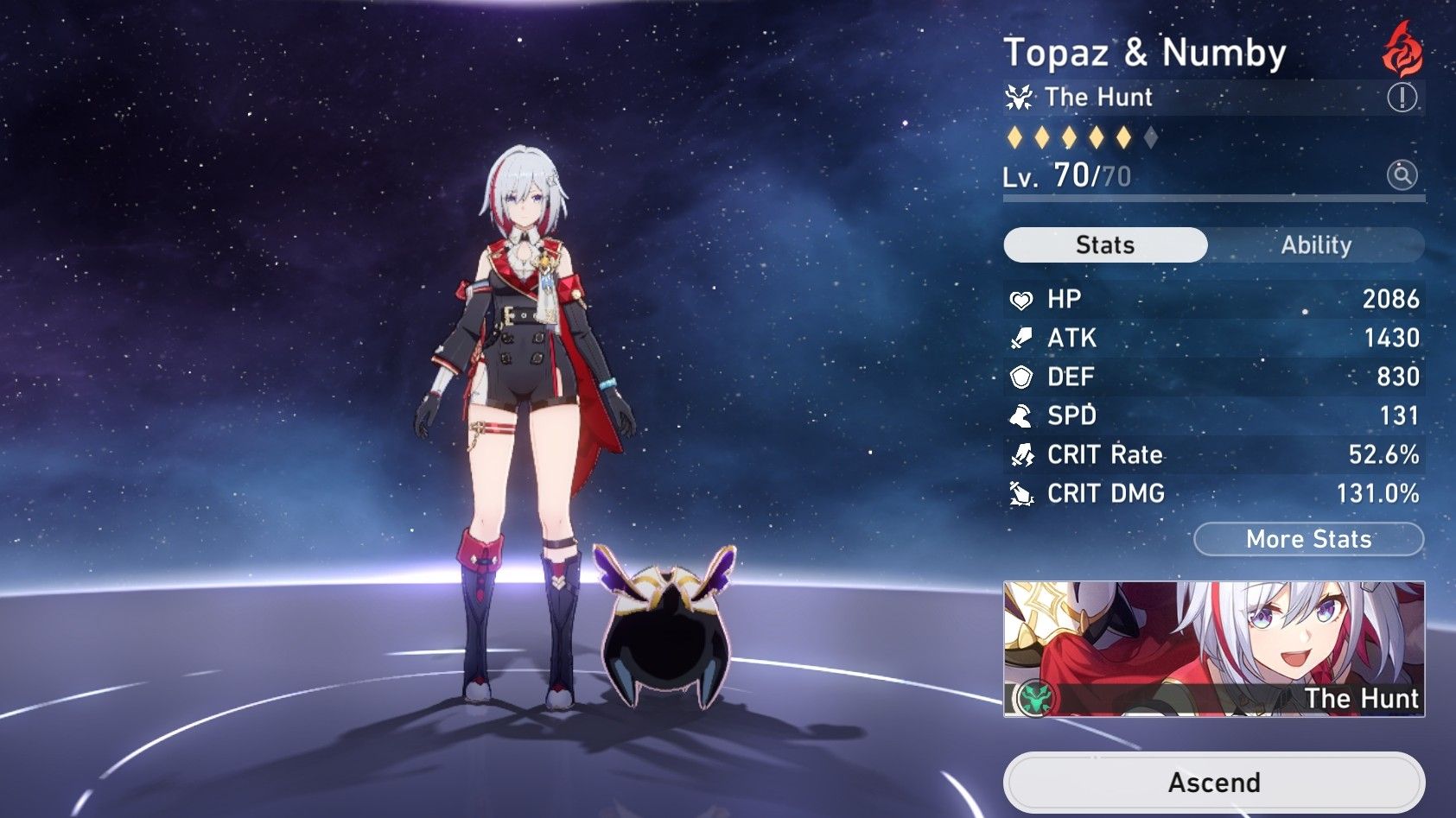Select the Stats tab
1456x818 pixels.
pos(1103,245)
